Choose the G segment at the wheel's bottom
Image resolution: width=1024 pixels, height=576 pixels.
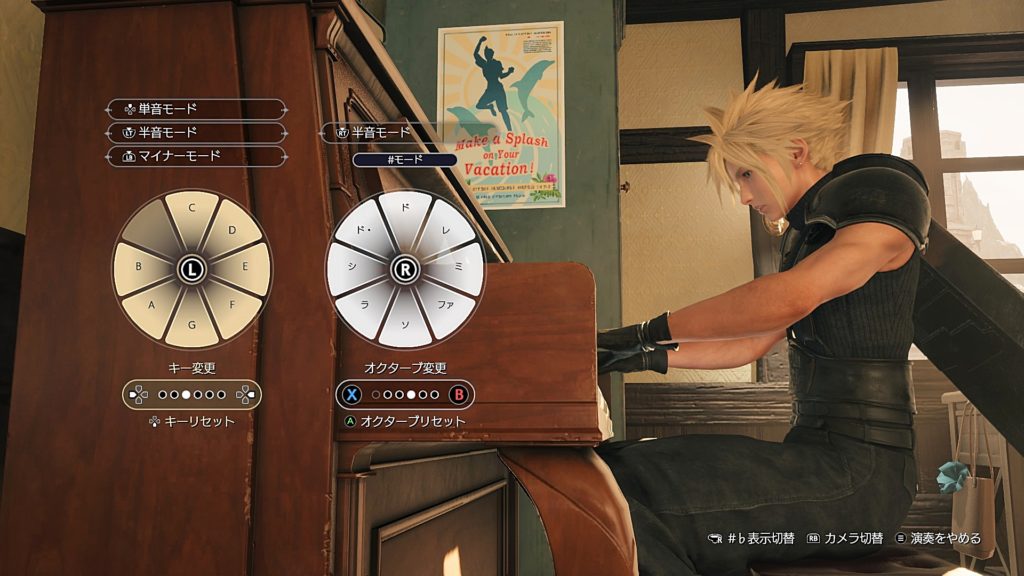point(190,325)
